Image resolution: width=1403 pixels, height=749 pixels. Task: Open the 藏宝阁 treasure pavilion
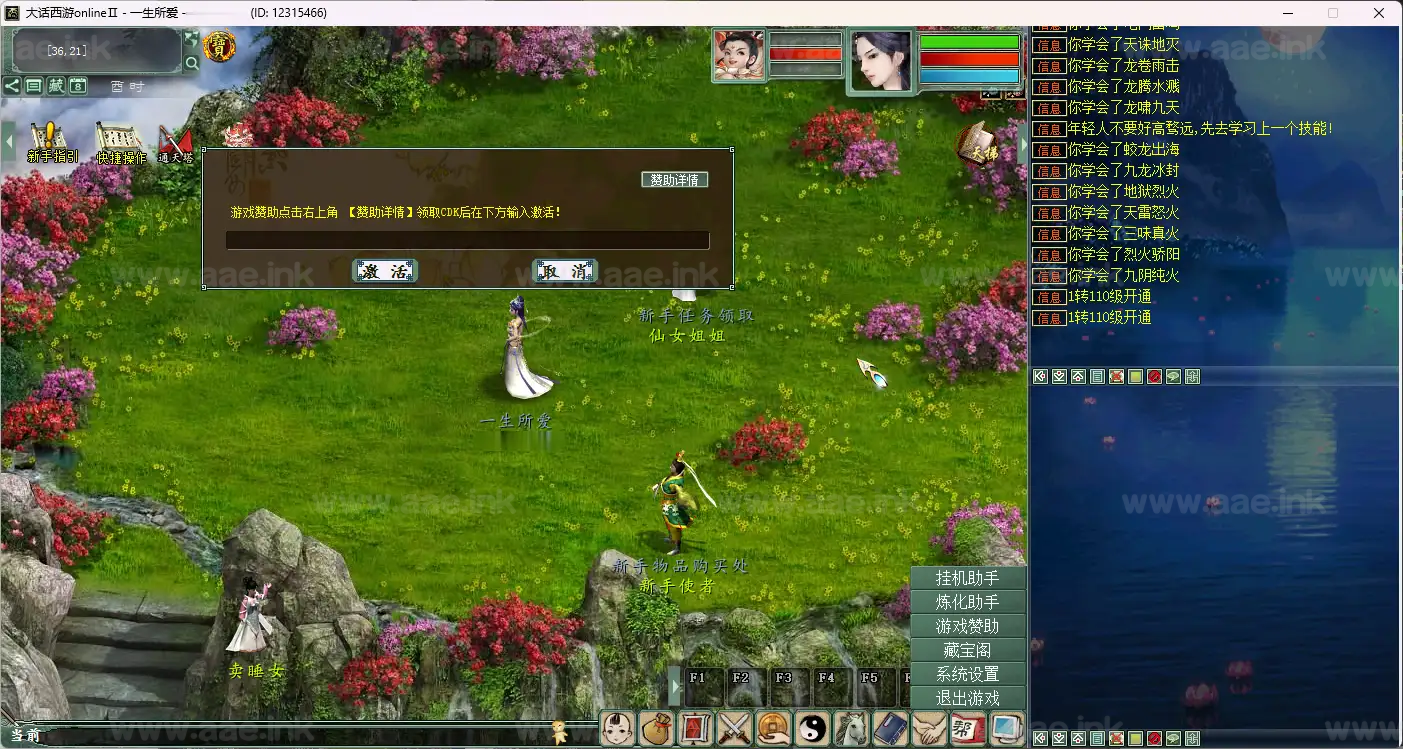(967, 650)
